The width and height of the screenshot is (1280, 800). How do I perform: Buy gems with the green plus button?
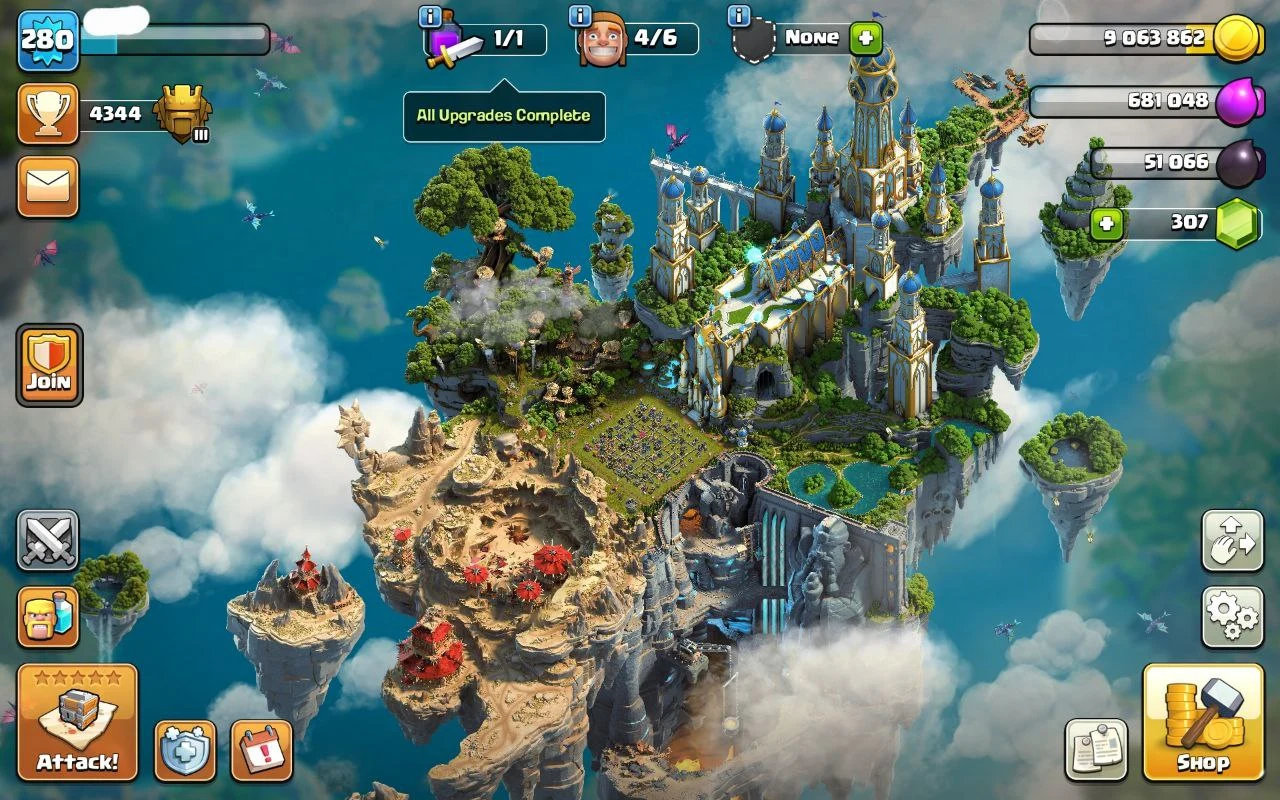click(1106, 223)
